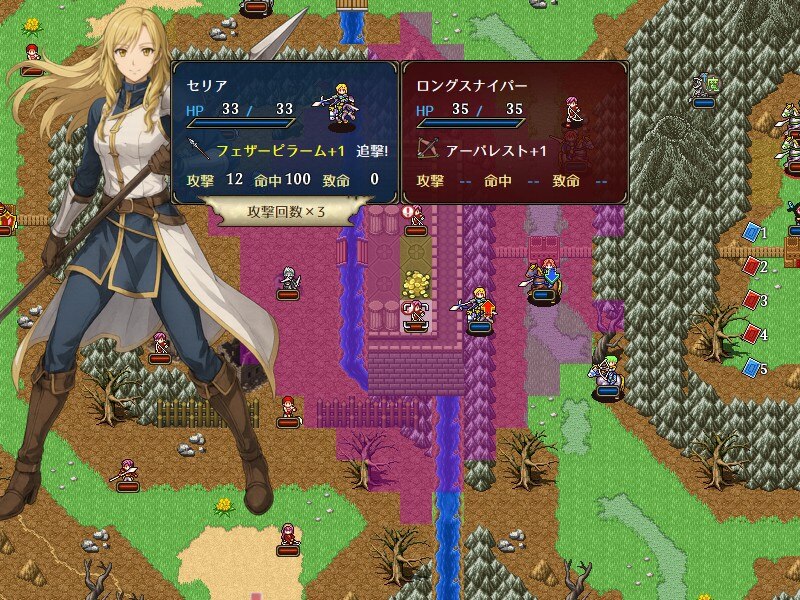Screen dimensions: 800x600
Task: Pick the blue crystal numbered 5
Action: pyautogui.click(x=752, y=368)
